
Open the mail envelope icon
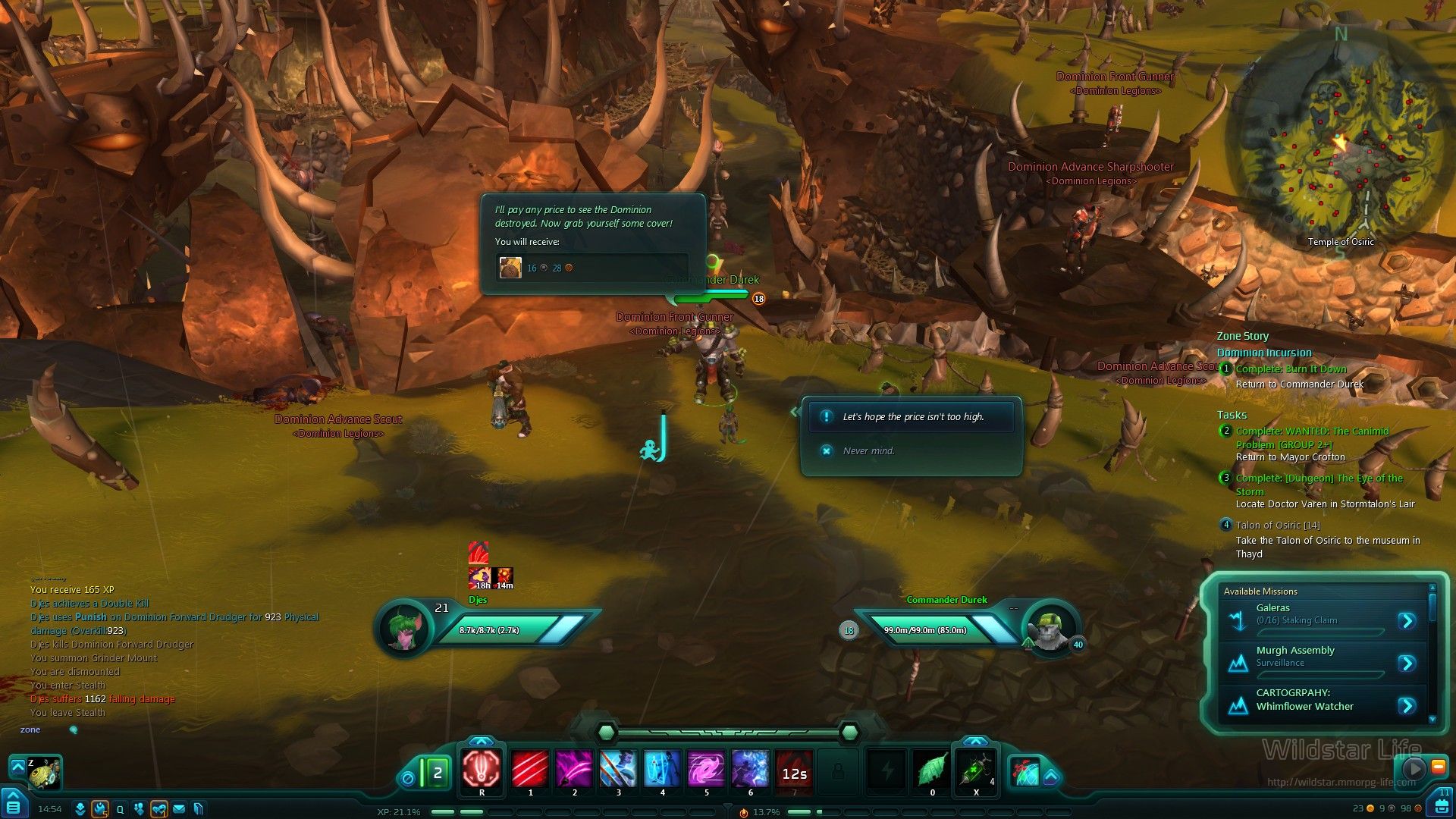tap(179, 809)
